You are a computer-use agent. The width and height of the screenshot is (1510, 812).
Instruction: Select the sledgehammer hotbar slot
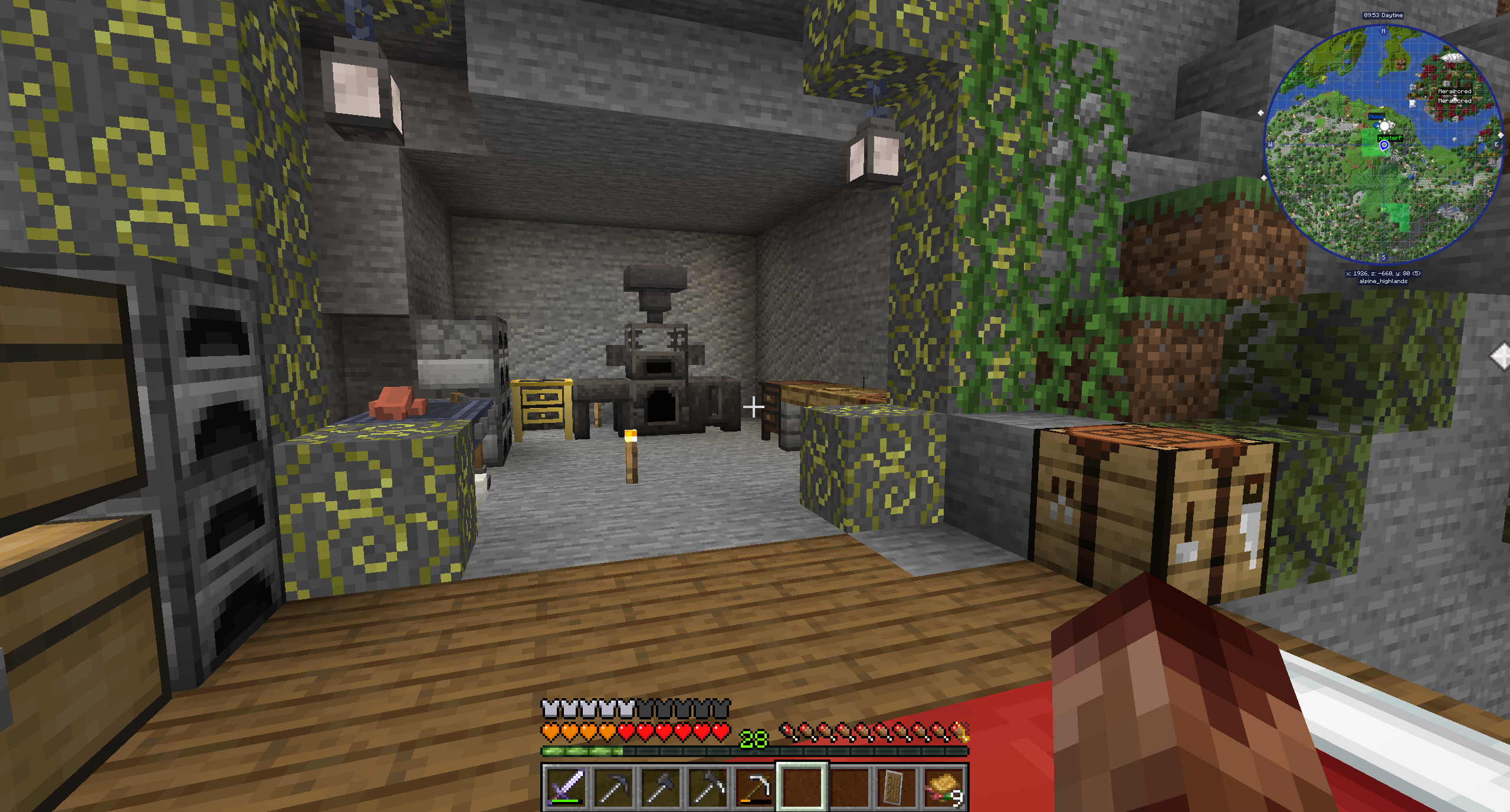pos(660,787)
